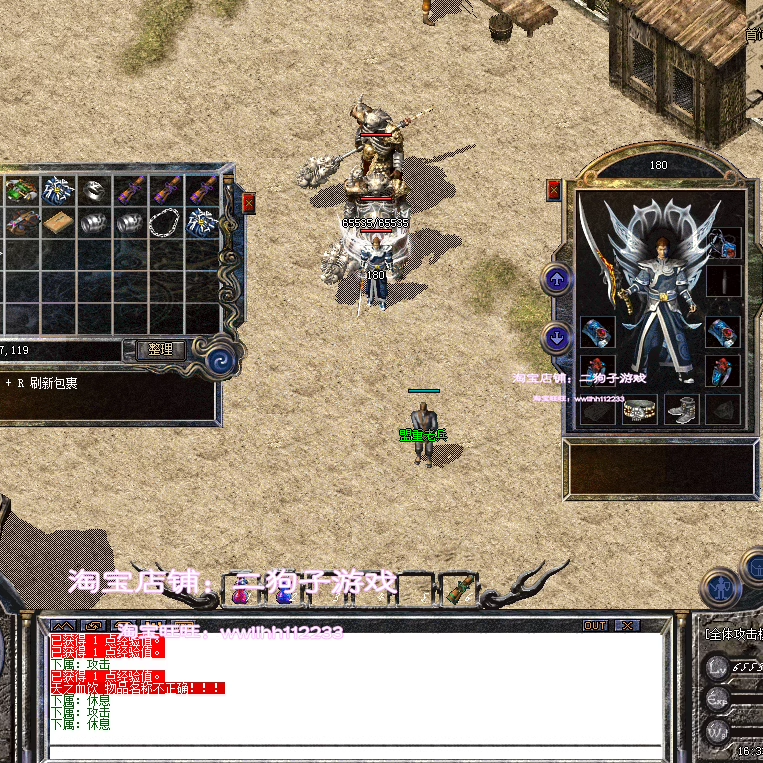The height and width of the screenshot is (763, 763).
Task: Select the equipped curved sword weapon
Action: pyautogui.click(x=612, y=270)
